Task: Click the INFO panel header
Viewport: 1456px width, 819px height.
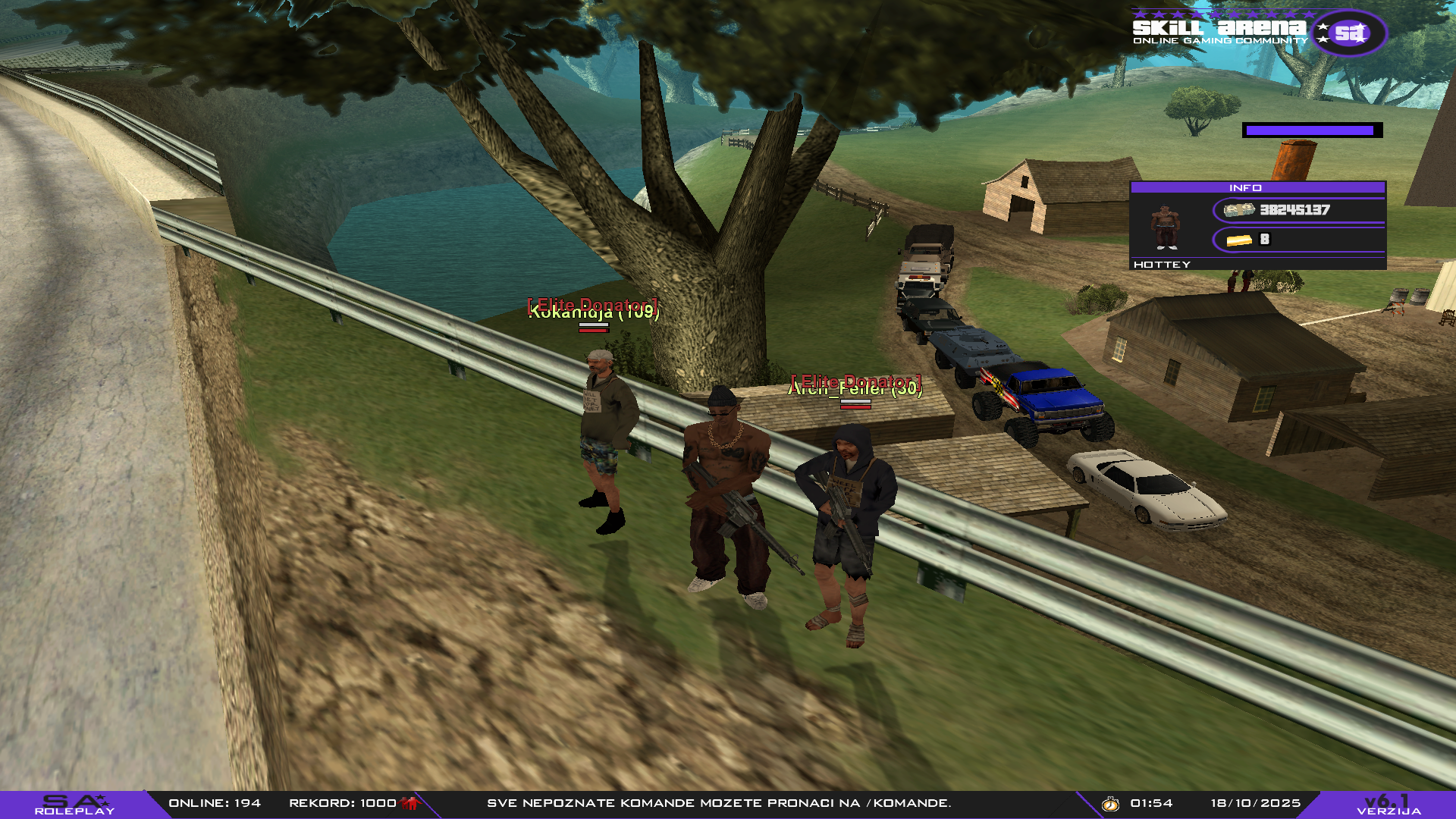Action: click(x=1257, y=187)
